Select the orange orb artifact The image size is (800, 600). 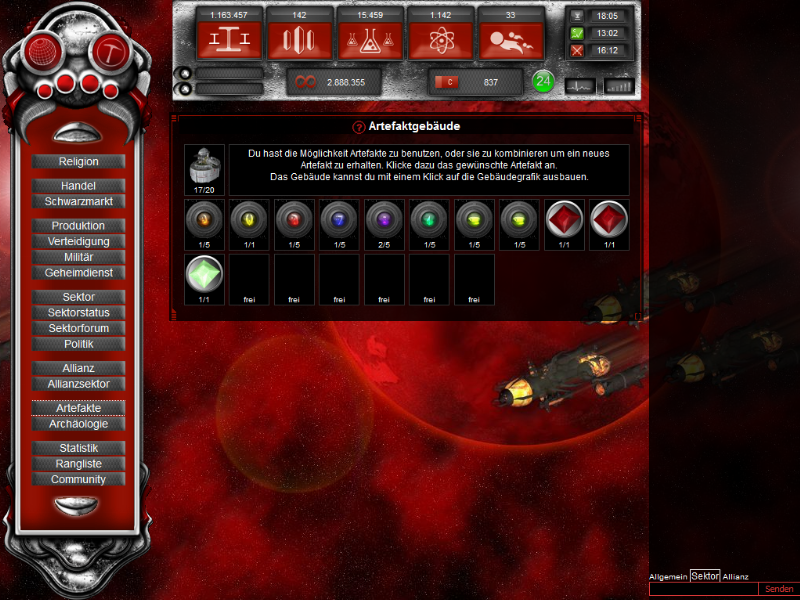205,219
